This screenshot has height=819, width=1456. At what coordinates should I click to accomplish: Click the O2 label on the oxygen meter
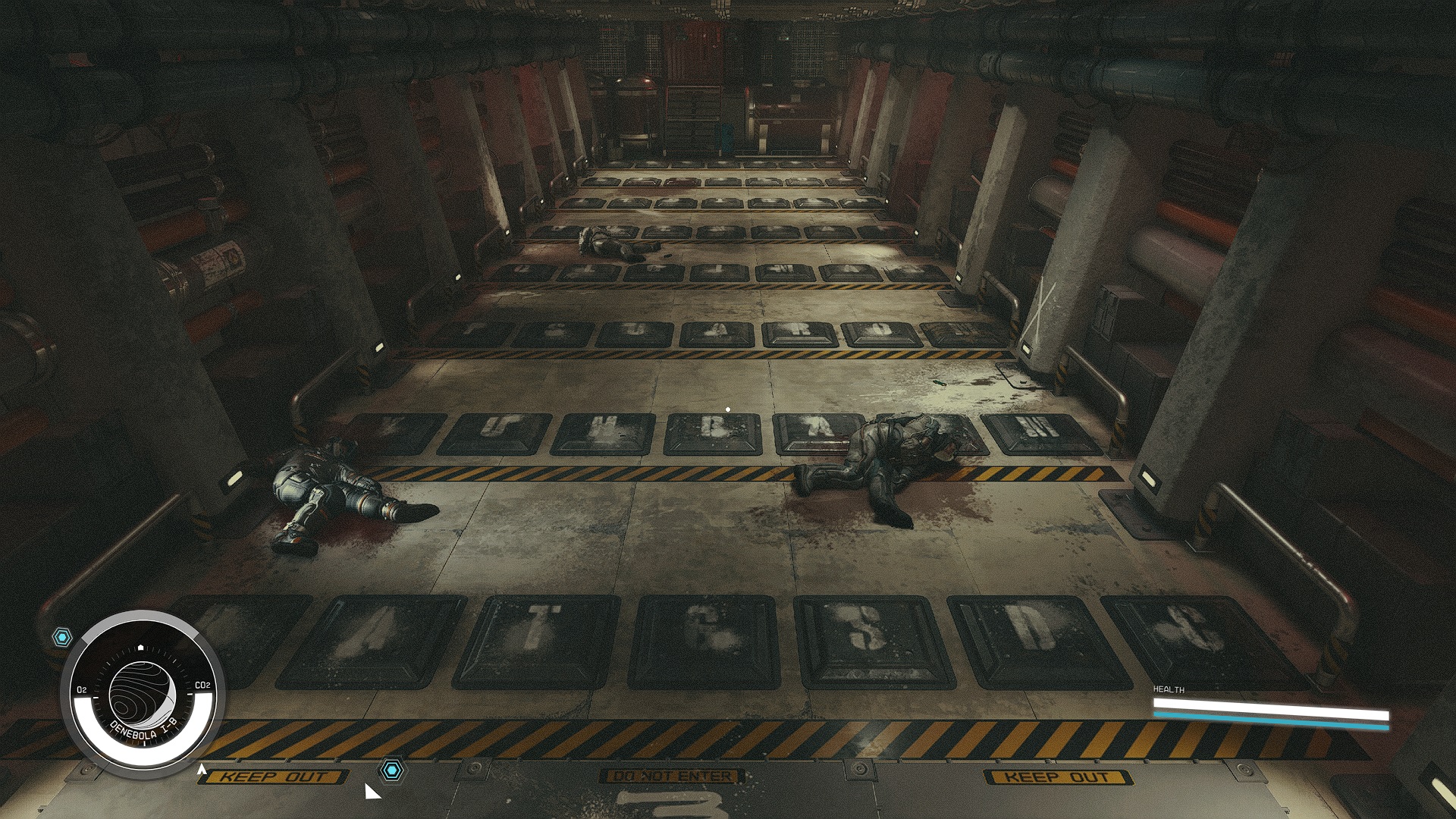click(80, 691)
